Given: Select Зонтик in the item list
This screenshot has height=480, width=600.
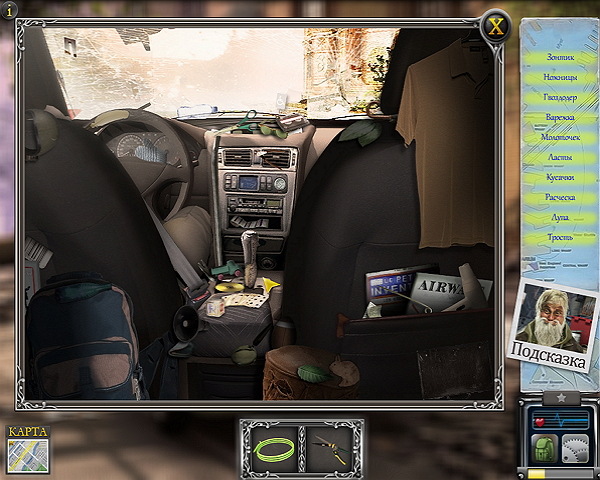Looking at the screenshot, I should (560, 58).
